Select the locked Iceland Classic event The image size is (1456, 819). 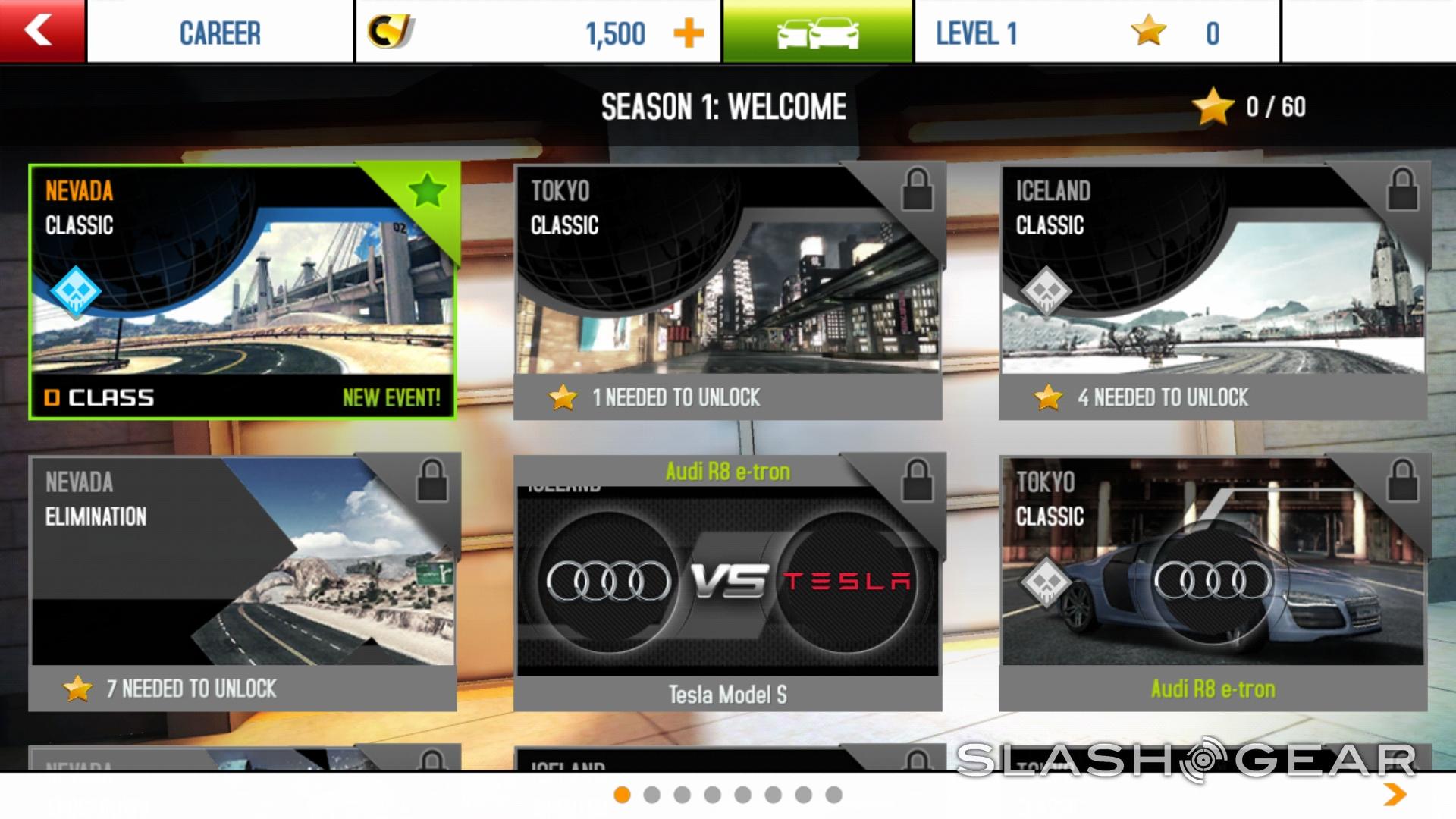[x=1213, y=292]
